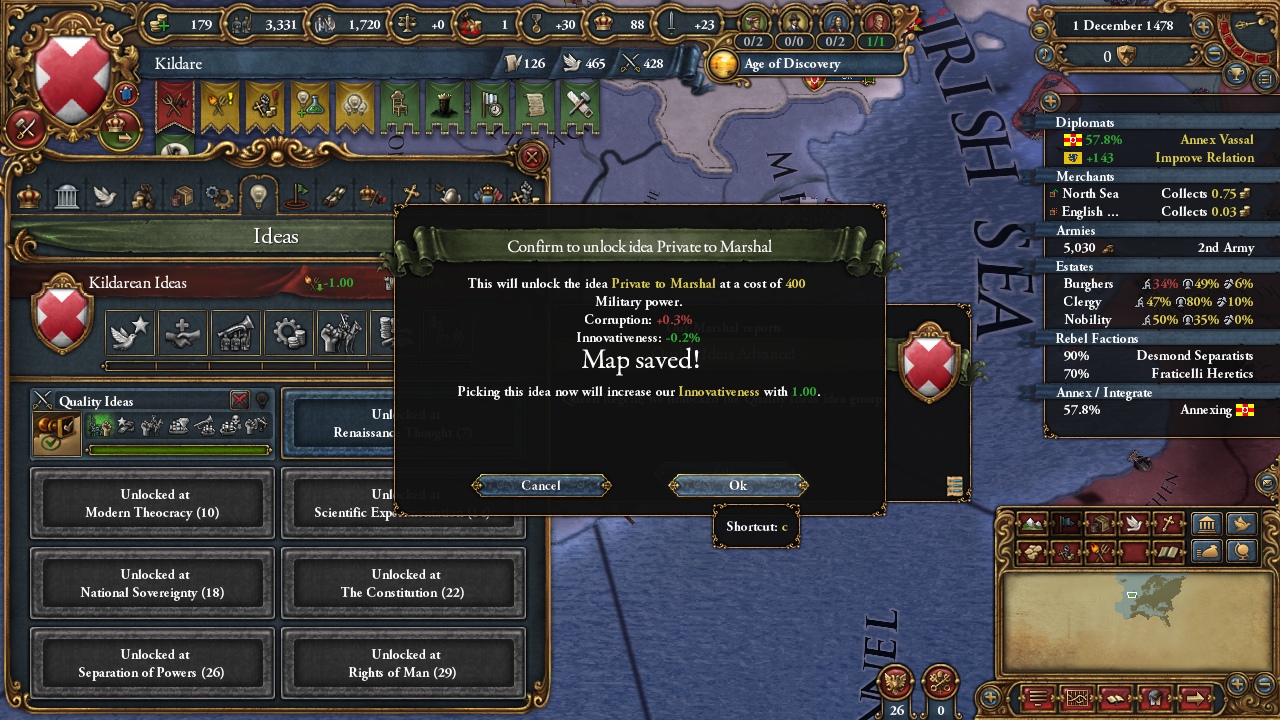1280x720 pixels.
Task: Switch to the Ideas tab (lightbulb)
Action: pyautogui.click(x=257, y=194)
